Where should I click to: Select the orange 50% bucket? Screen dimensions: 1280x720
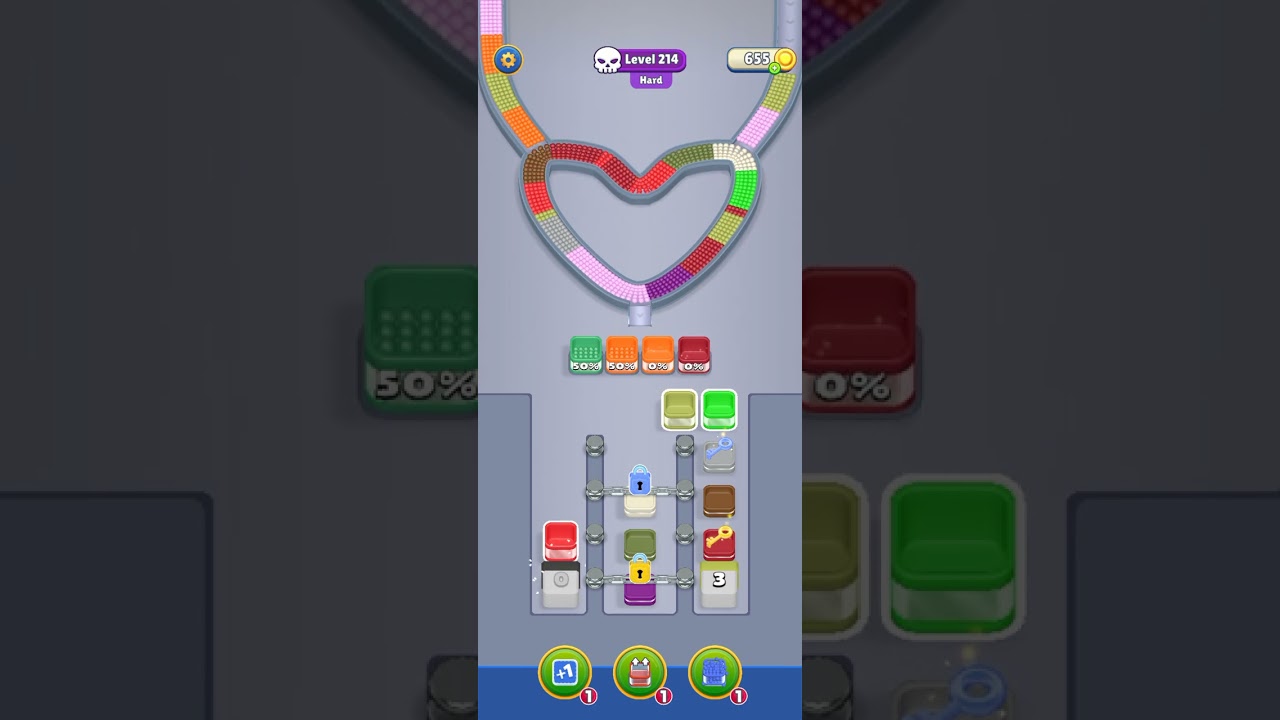[x=621, y=354]
